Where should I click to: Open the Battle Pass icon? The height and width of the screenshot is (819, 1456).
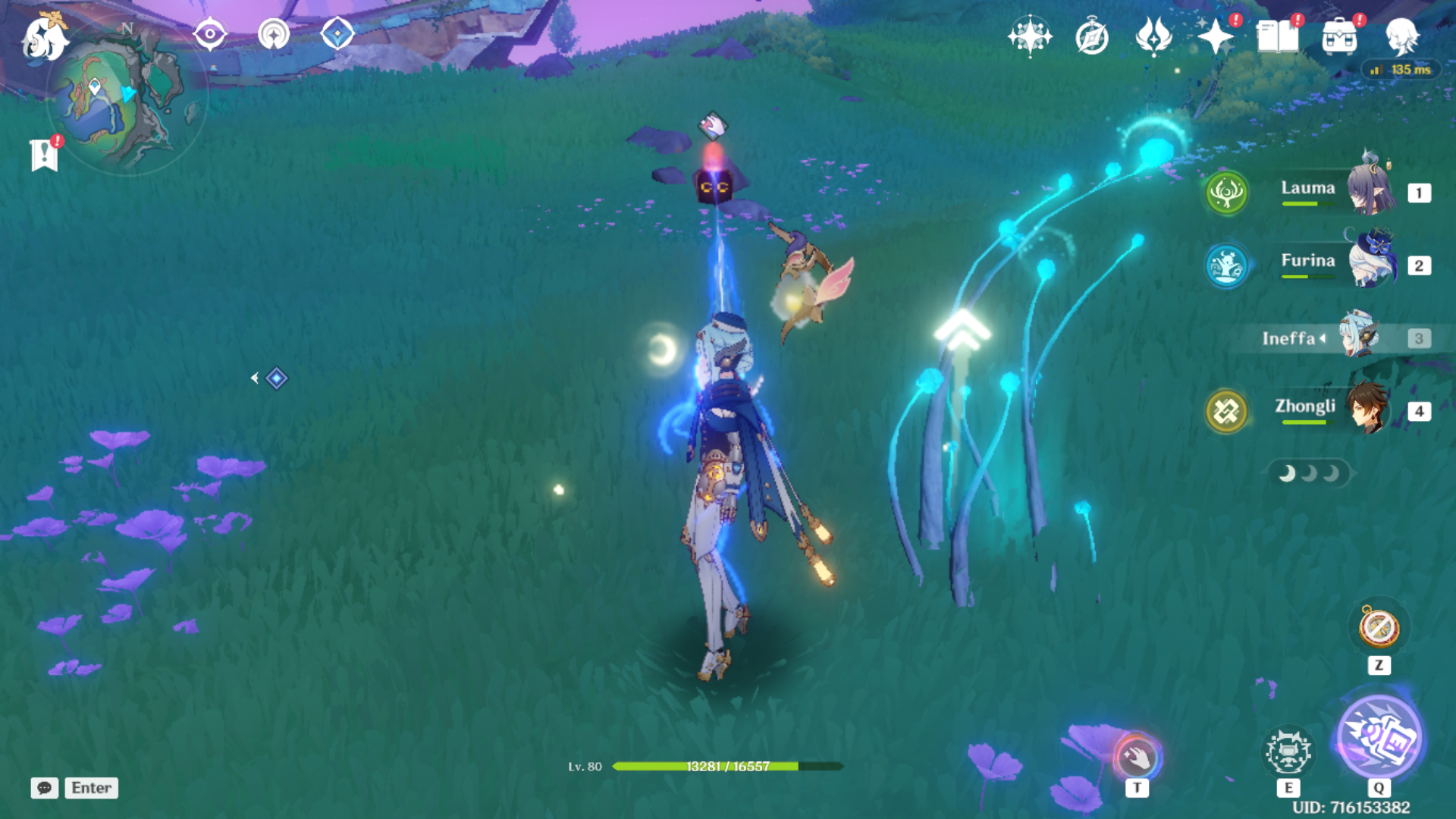click(x=1153, y=36)
